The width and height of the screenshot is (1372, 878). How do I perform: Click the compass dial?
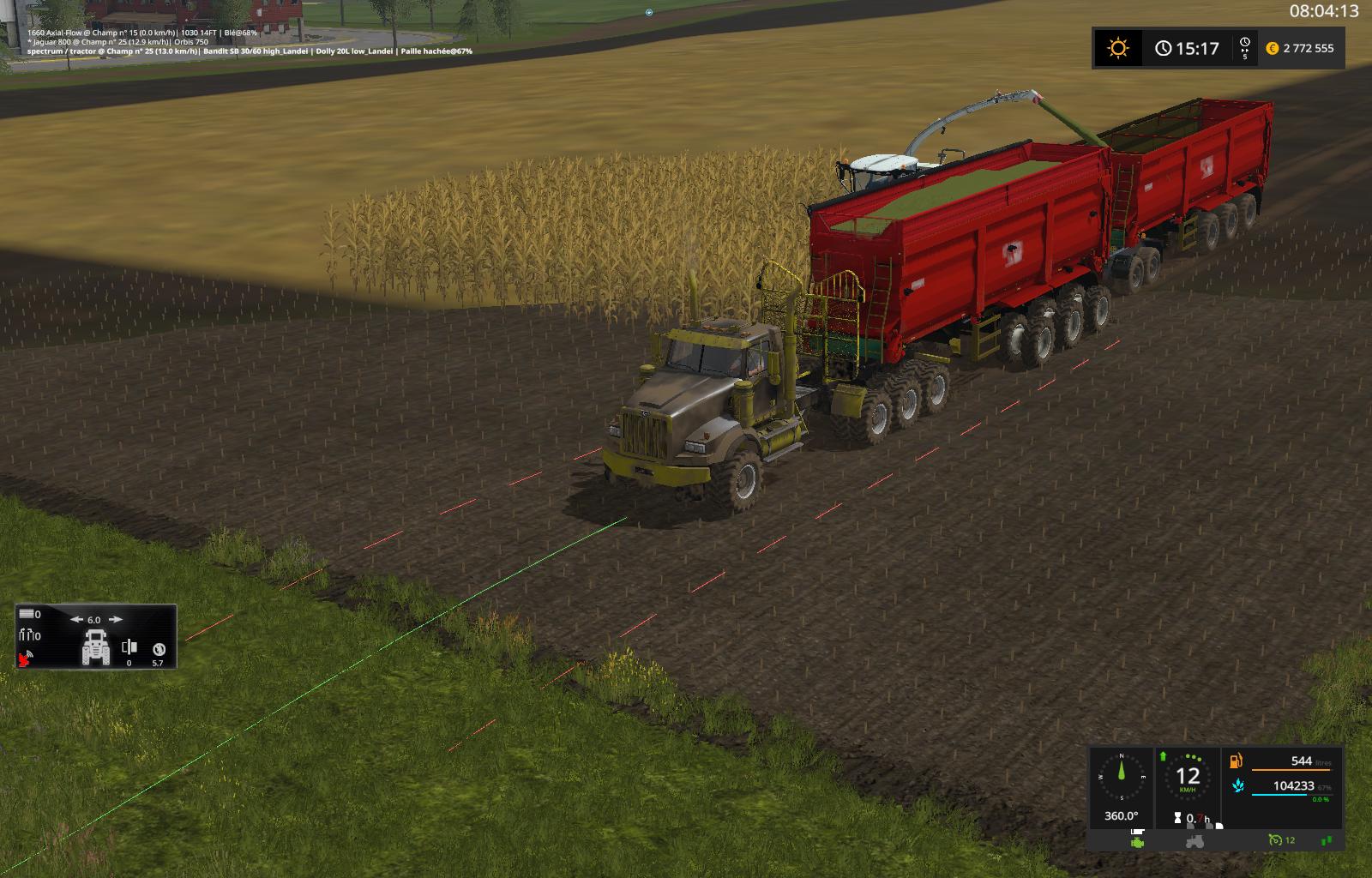[1121, 778]
